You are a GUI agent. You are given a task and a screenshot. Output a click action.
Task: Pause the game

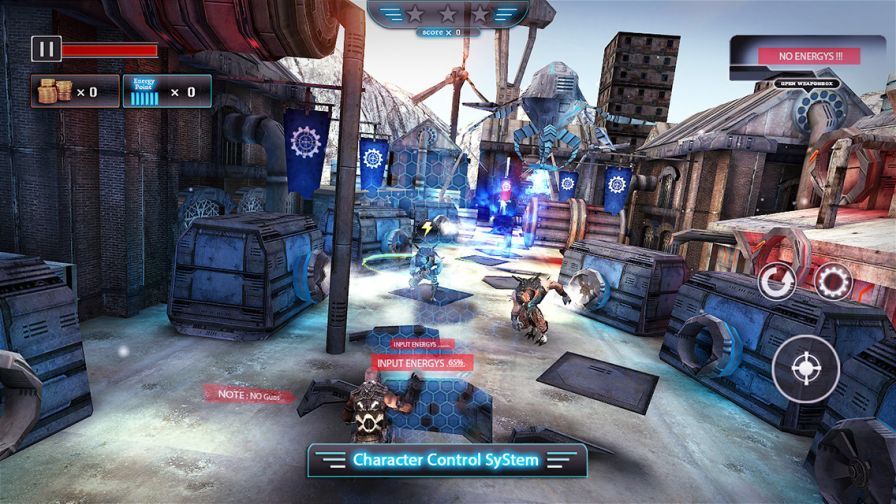46,48
